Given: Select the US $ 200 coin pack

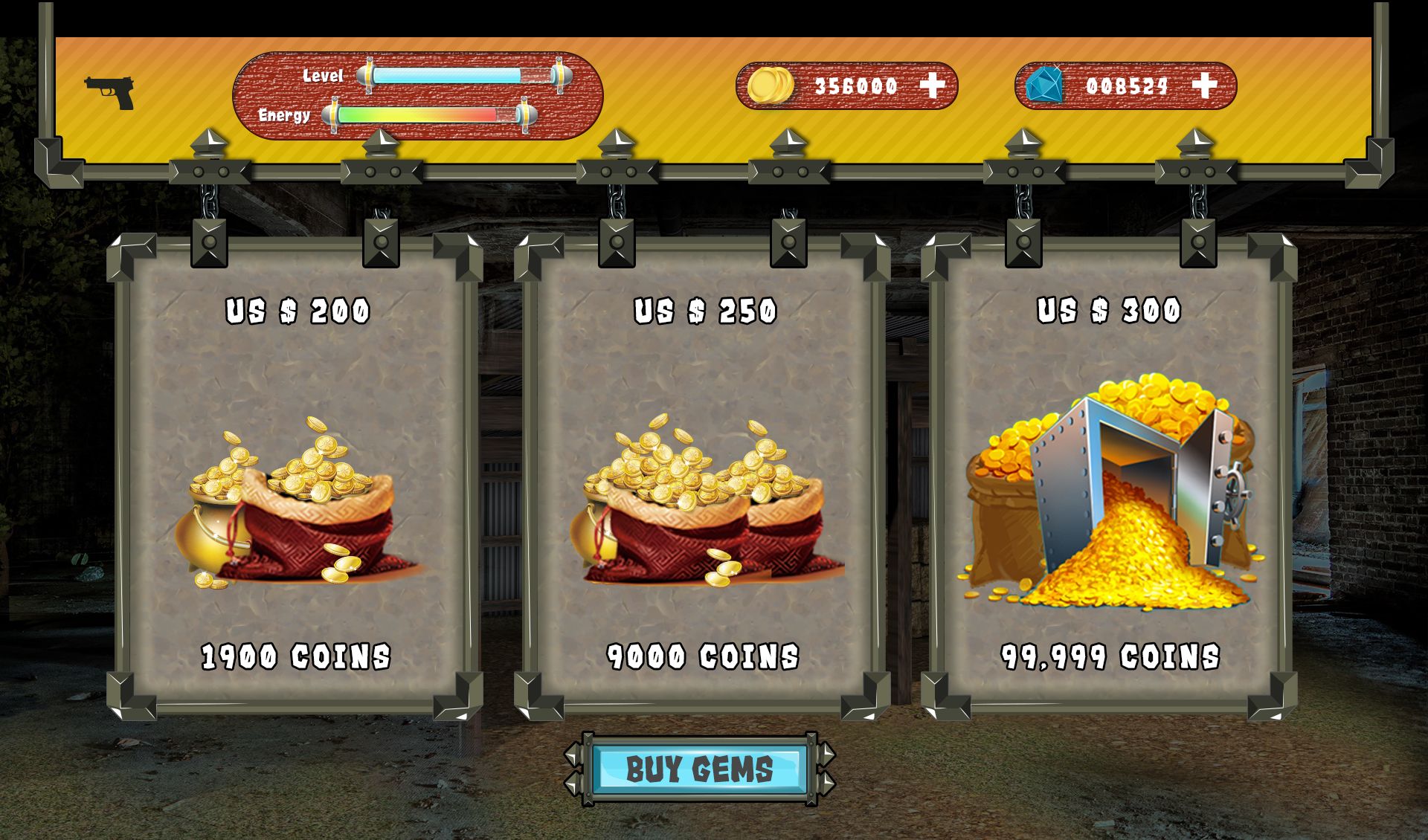Looking at the screenshot, I should 296,483.
